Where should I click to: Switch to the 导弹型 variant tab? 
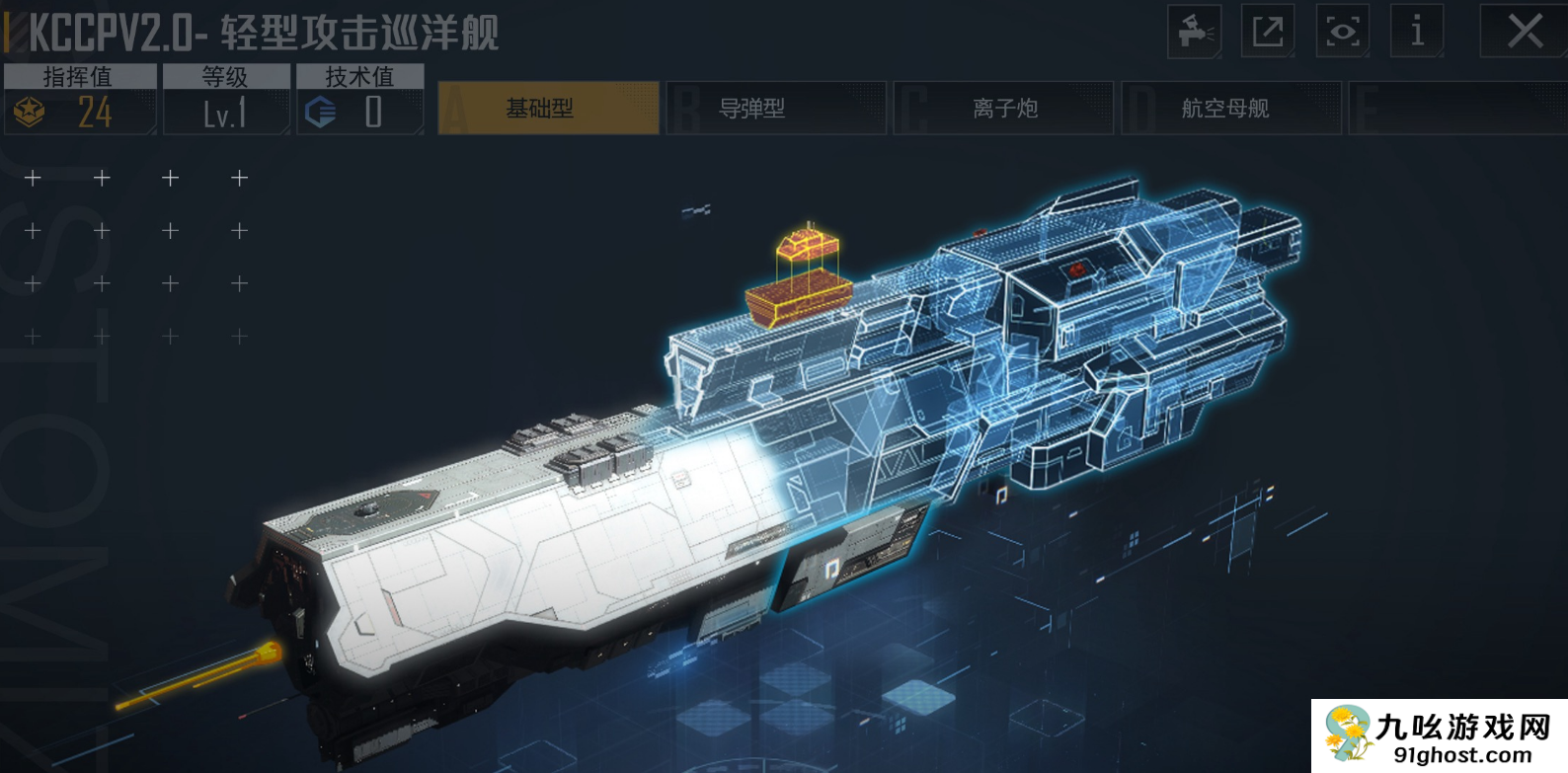point(776,108)
